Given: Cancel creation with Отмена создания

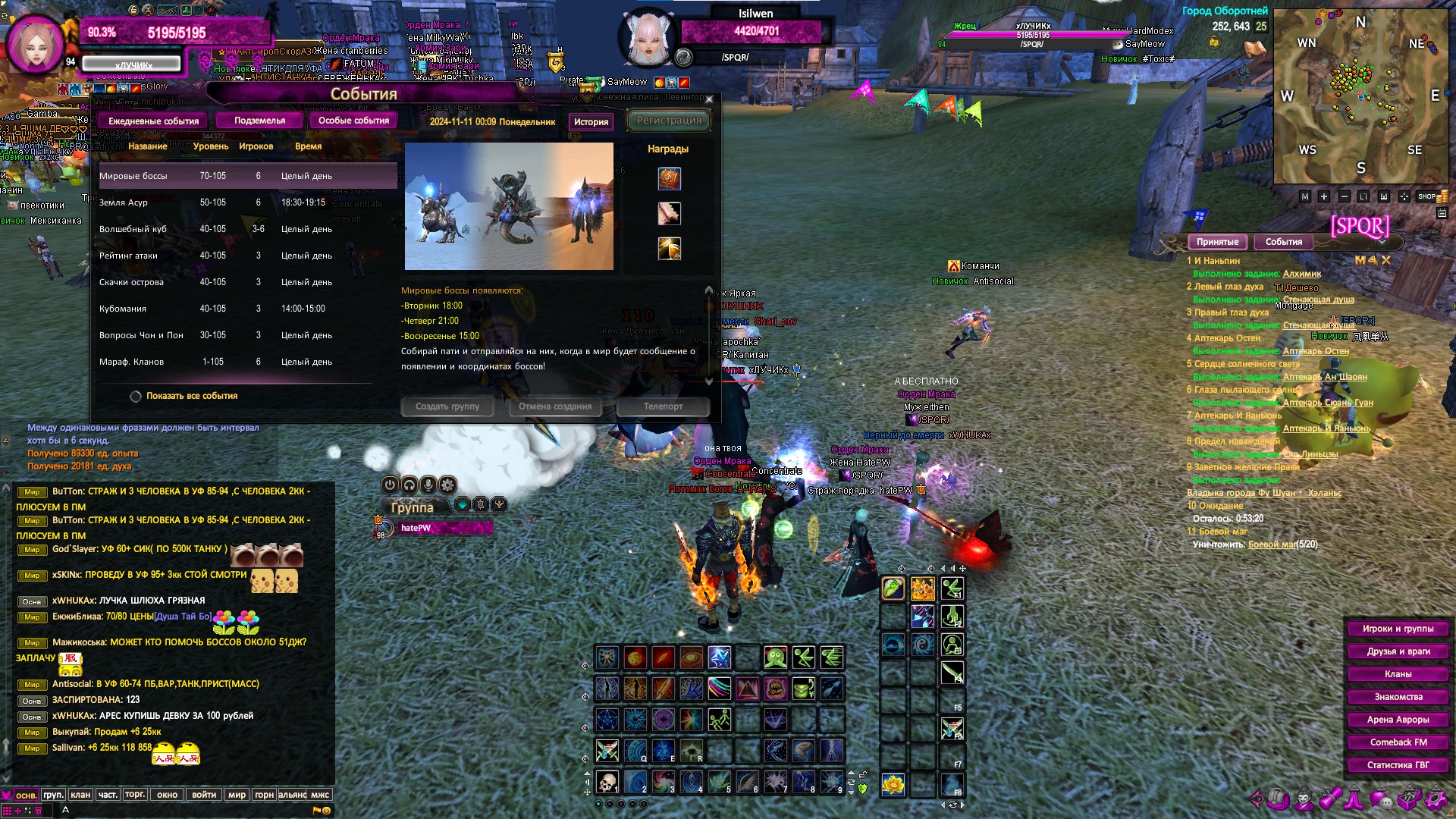Looking at the screenshot, I should (x=555, y=406).
